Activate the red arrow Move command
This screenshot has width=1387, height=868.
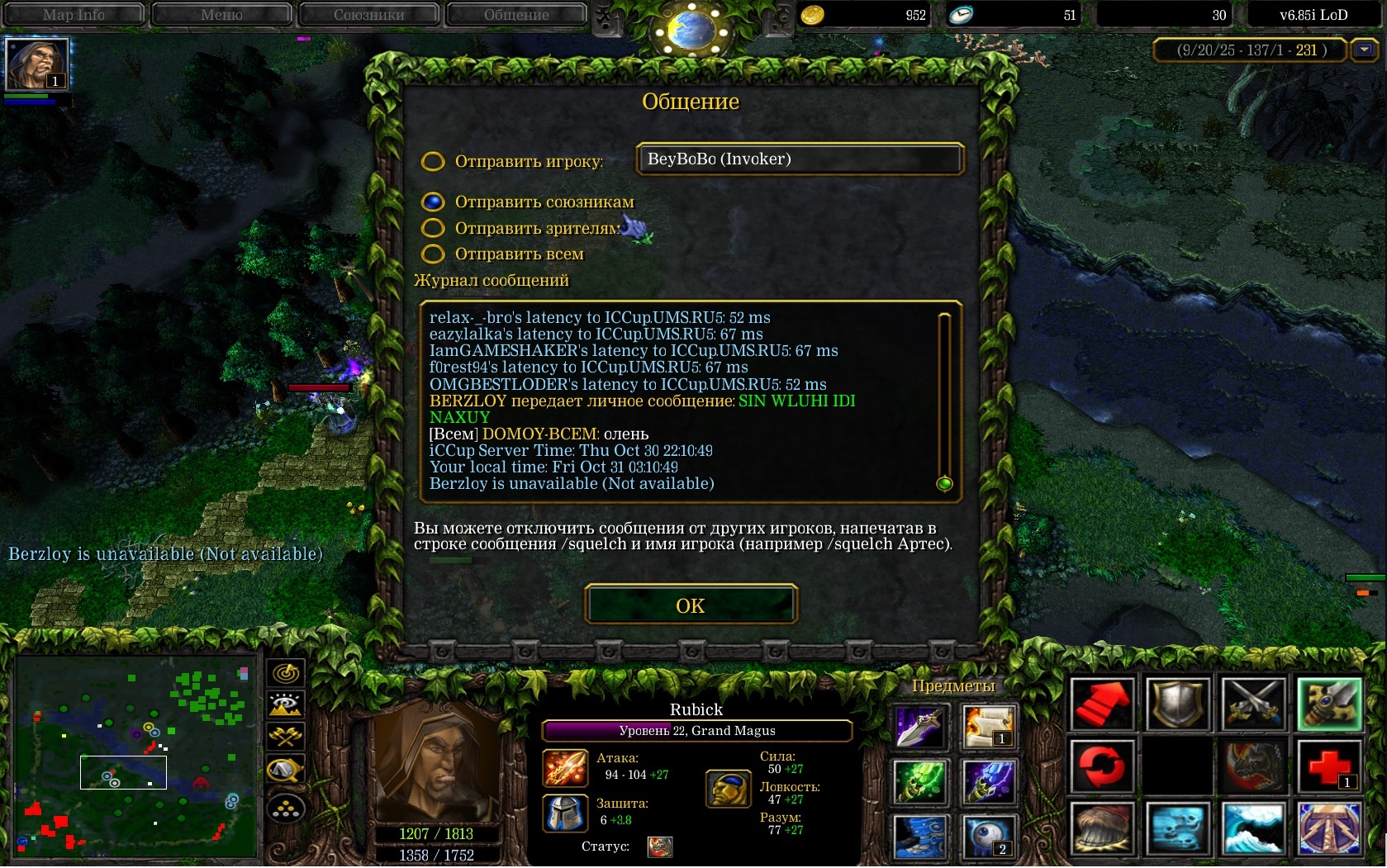click(1102, 704)
